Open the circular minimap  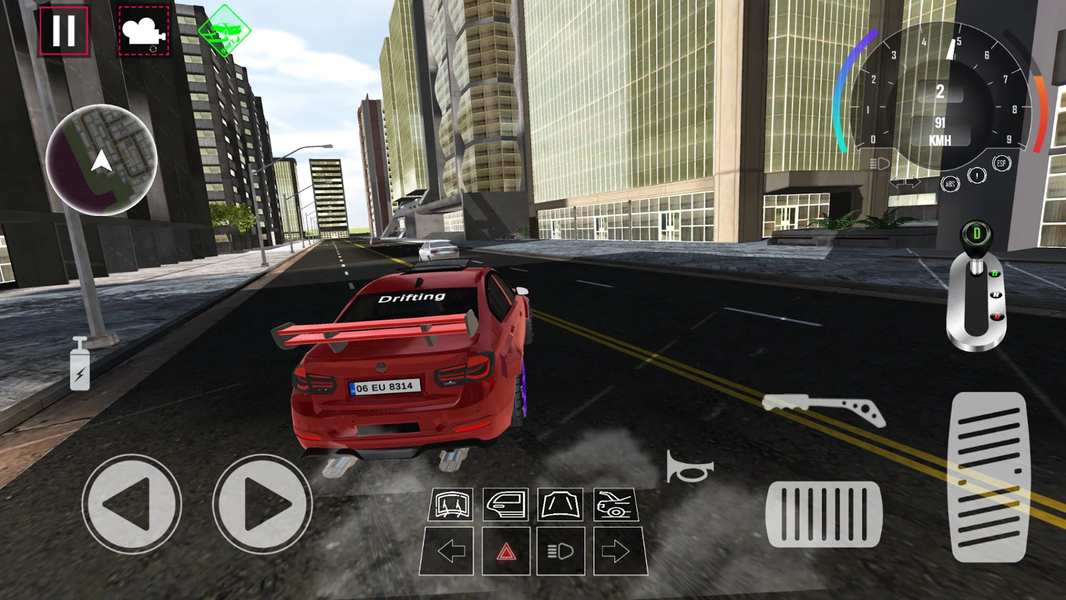(x=101, y=160)
